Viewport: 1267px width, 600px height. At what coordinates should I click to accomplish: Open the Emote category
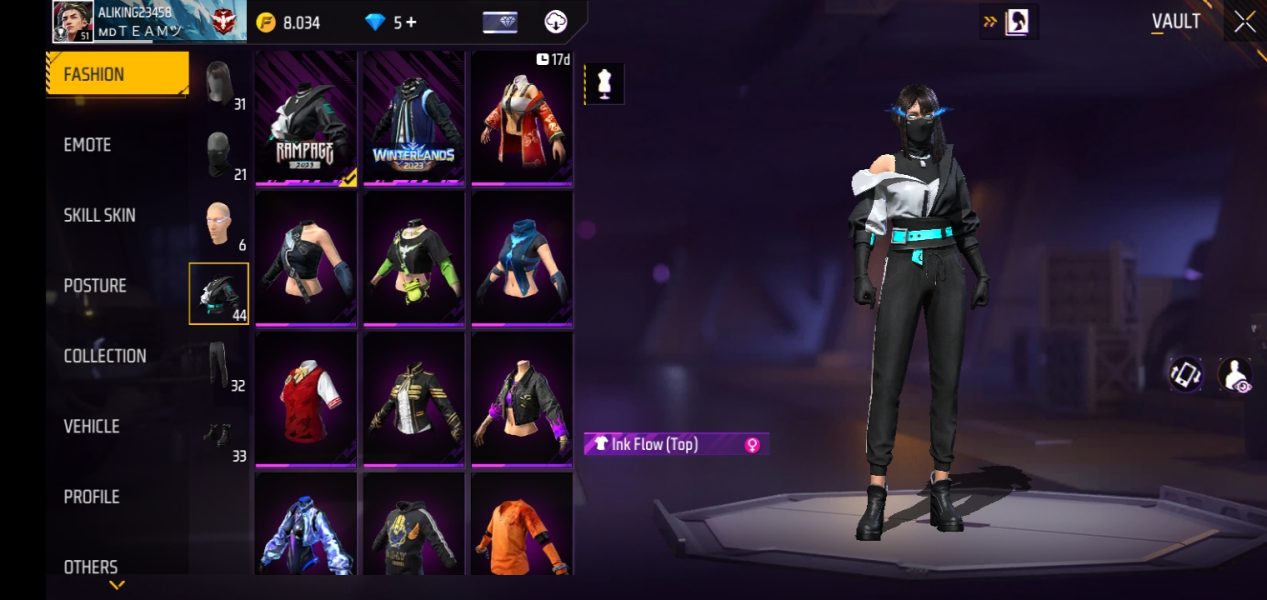point(88,145)
